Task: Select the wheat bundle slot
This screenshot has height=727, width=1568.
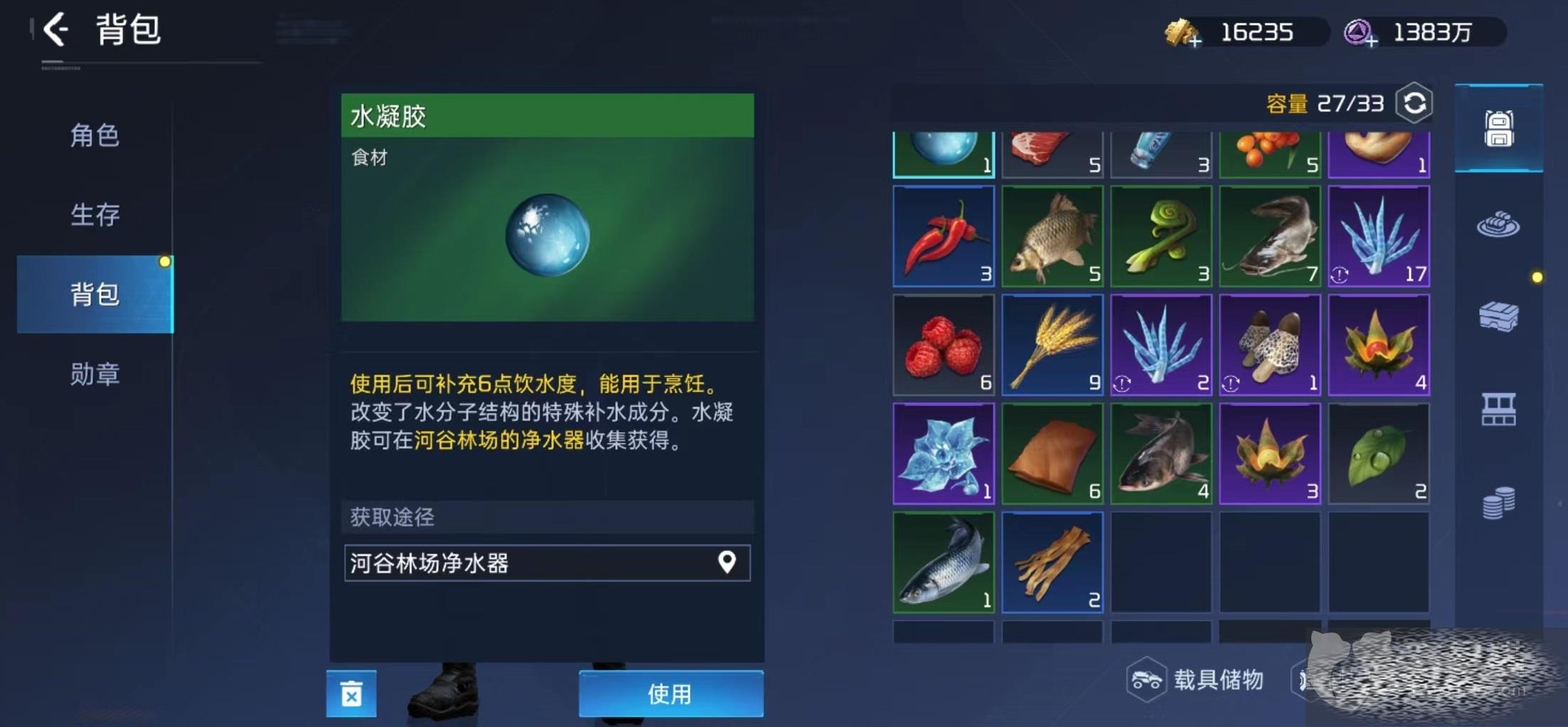Action: pos(1052,345)
